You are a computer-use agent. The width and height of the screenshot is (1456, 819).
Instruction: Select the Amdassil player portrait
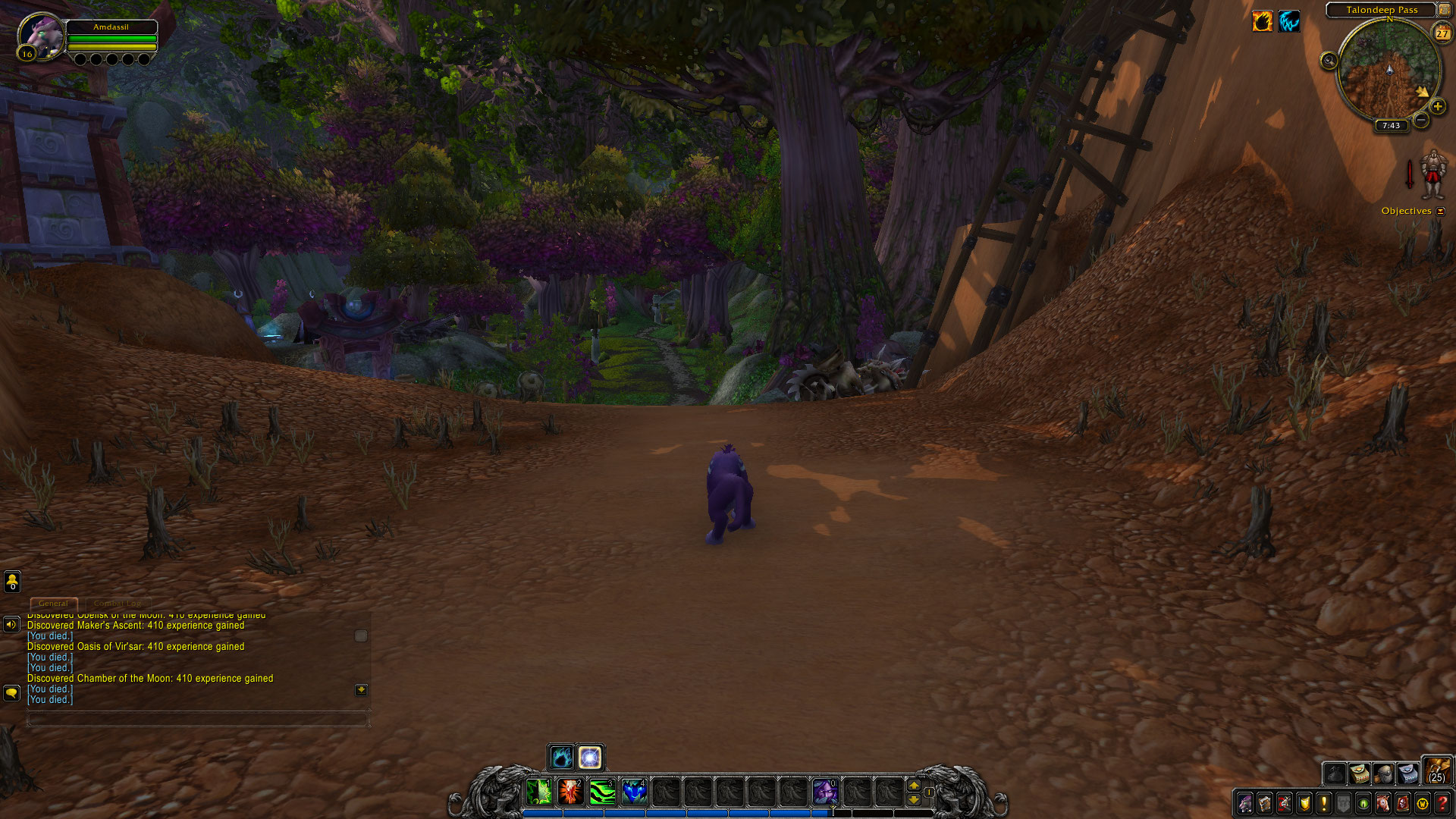pos(40,36)
